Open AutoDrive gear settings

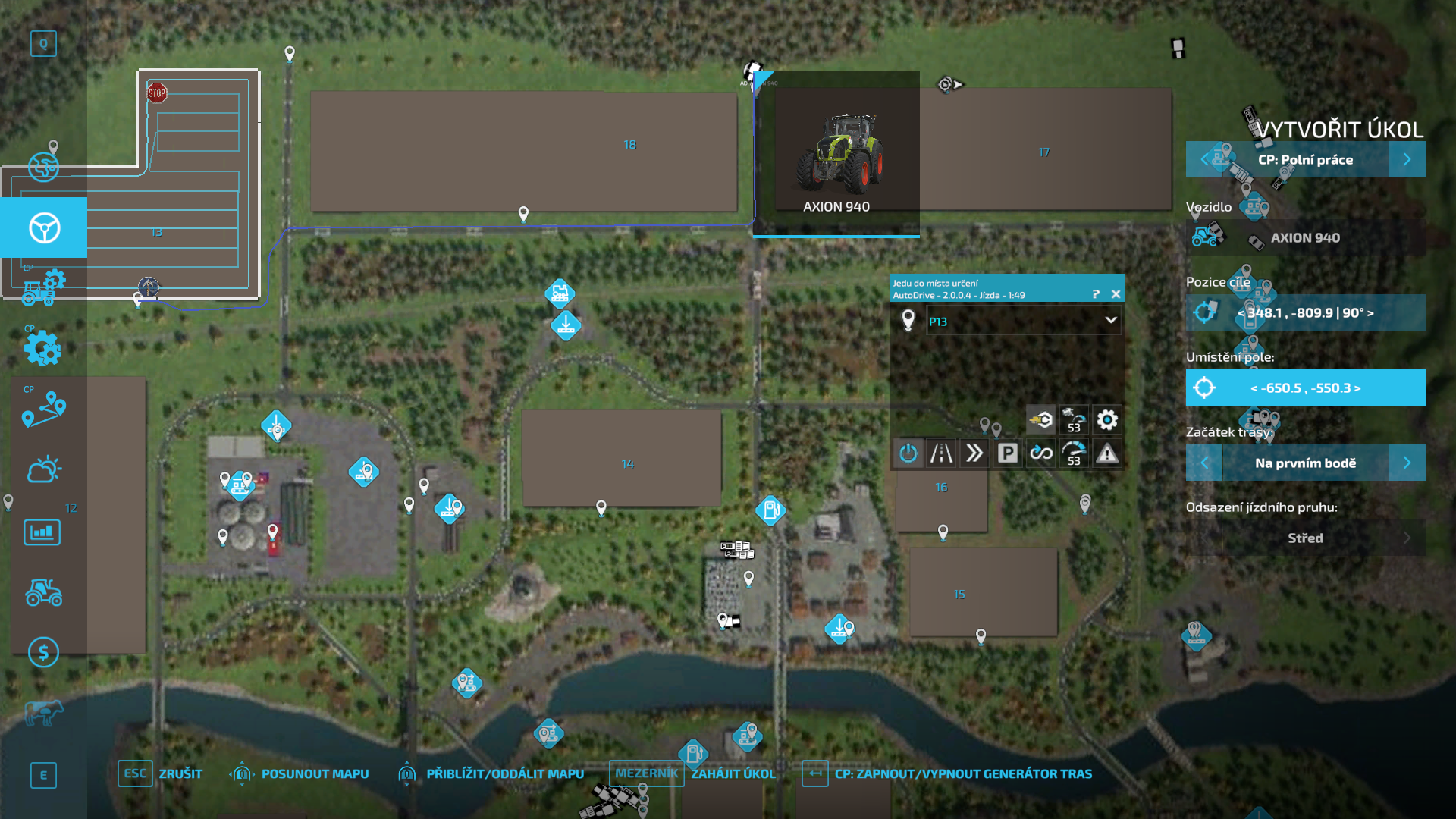click(x=1107, y=419)
